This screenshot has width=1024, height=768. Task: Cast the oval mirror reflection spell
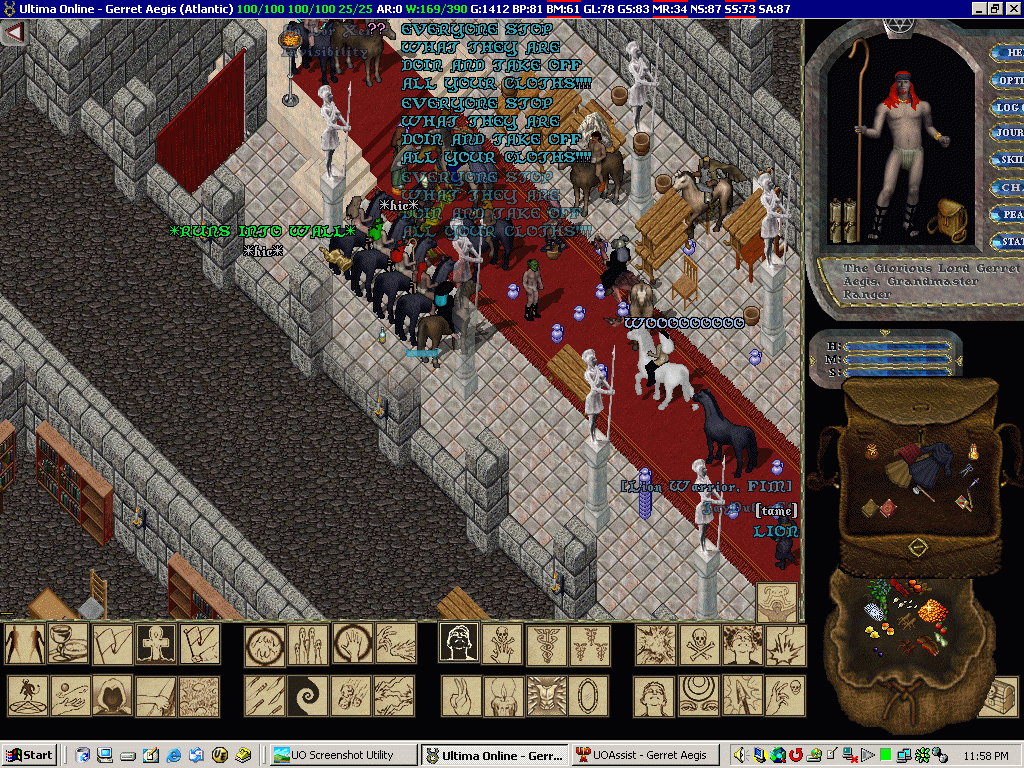click(x=590, y=696)
